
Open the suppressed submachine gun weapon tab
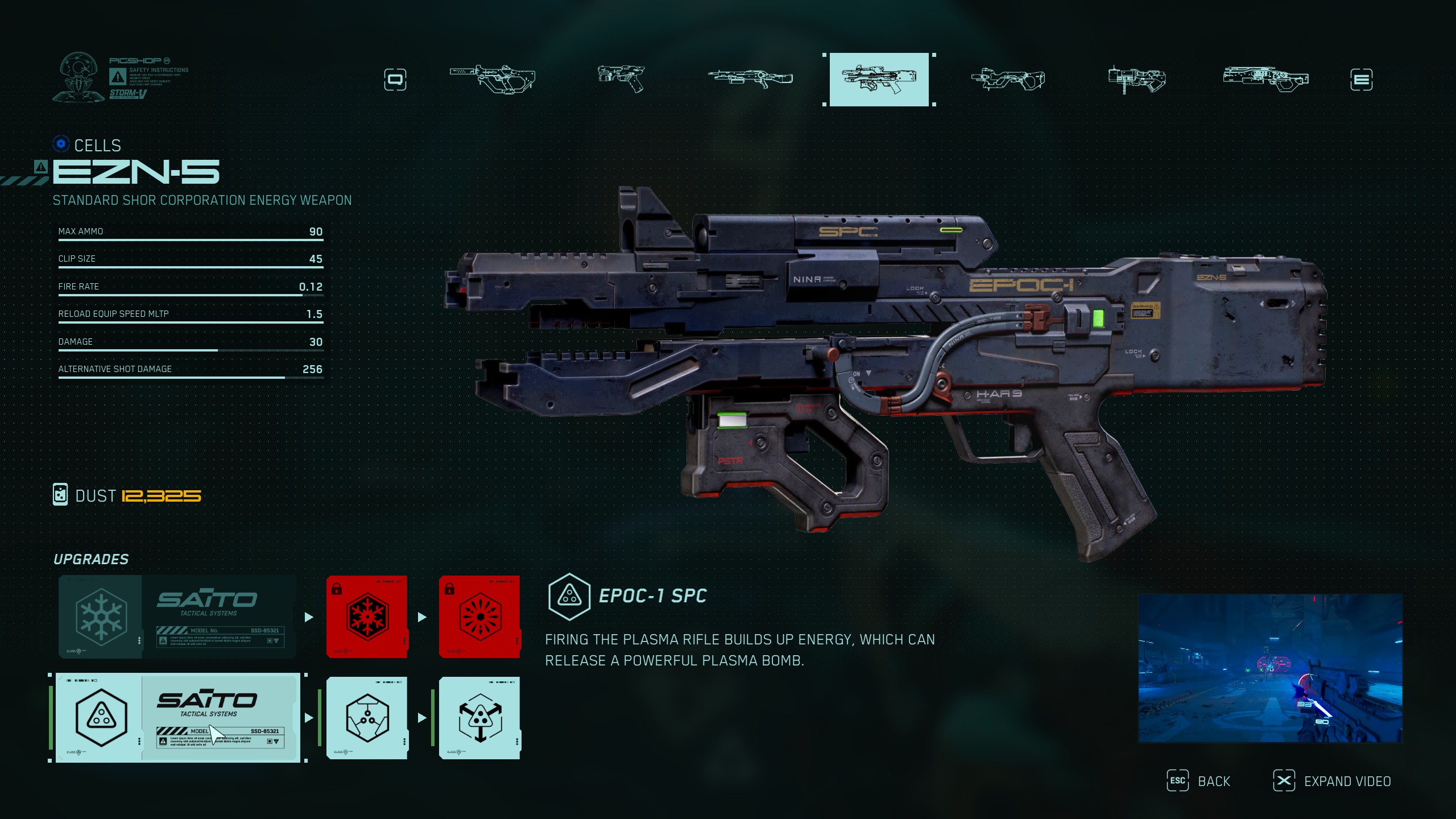point(493,78)
